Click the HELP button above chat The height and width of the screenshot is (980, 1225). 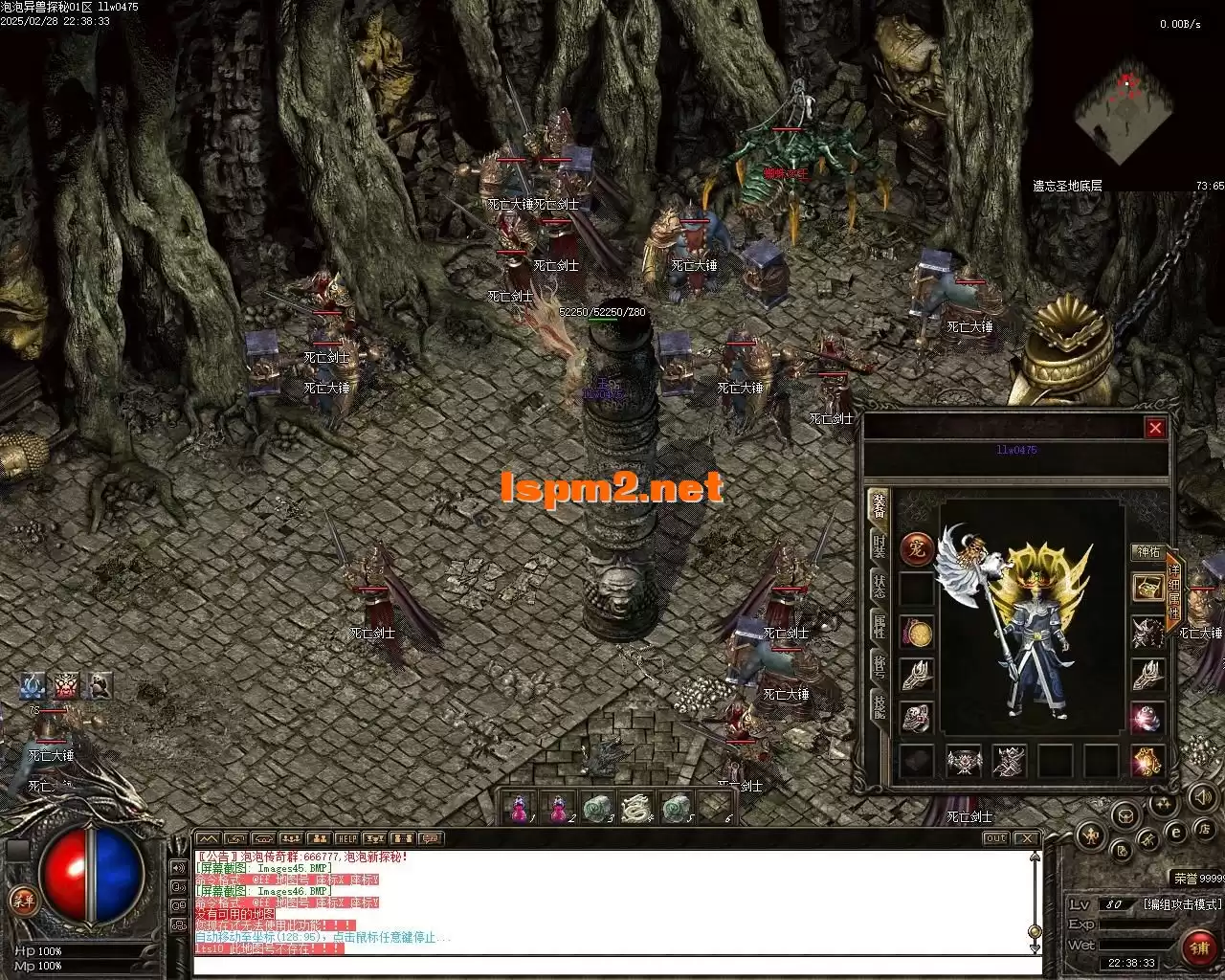point(346,839)
